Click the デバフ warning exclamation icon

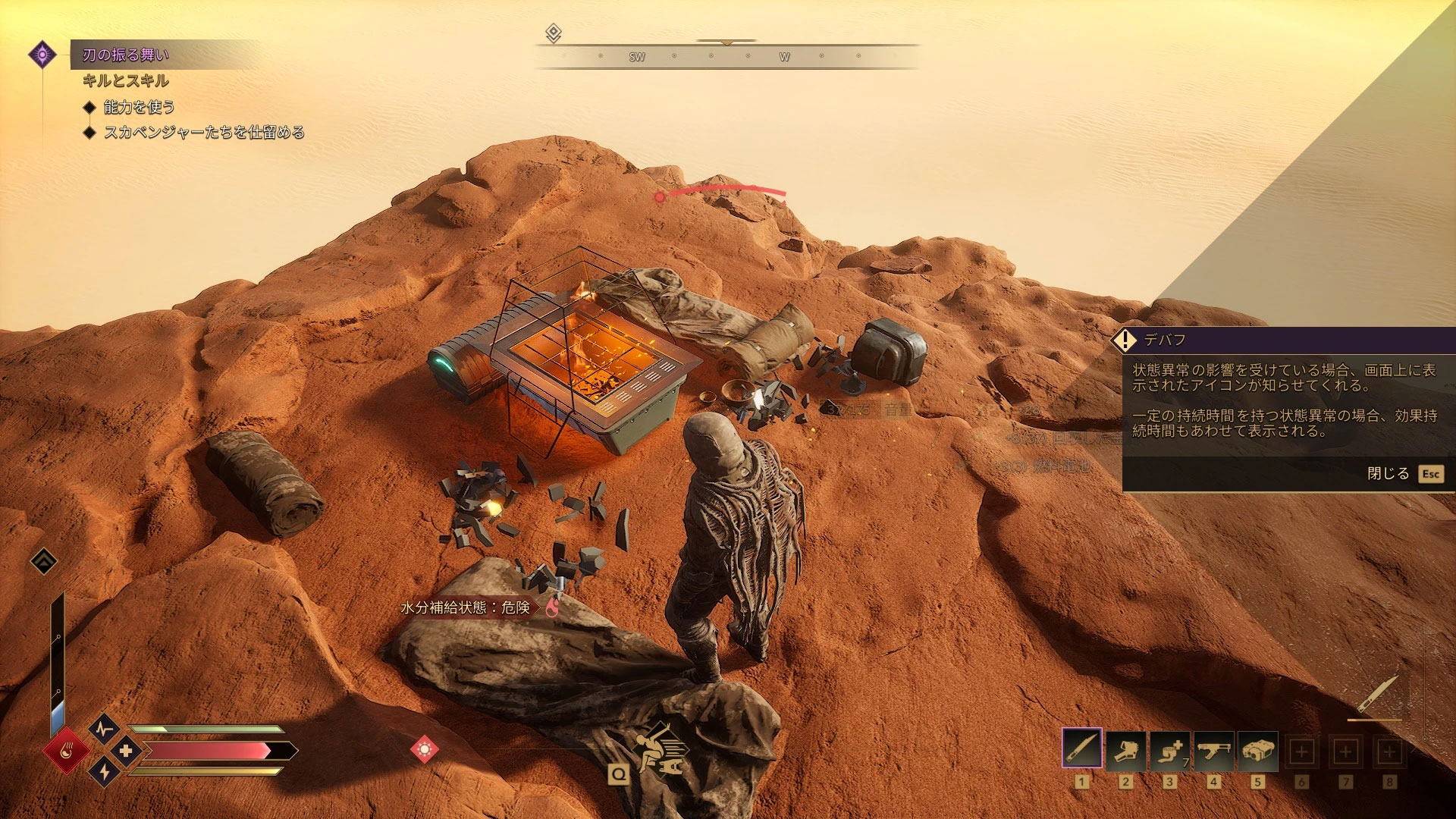[1125, 340]
